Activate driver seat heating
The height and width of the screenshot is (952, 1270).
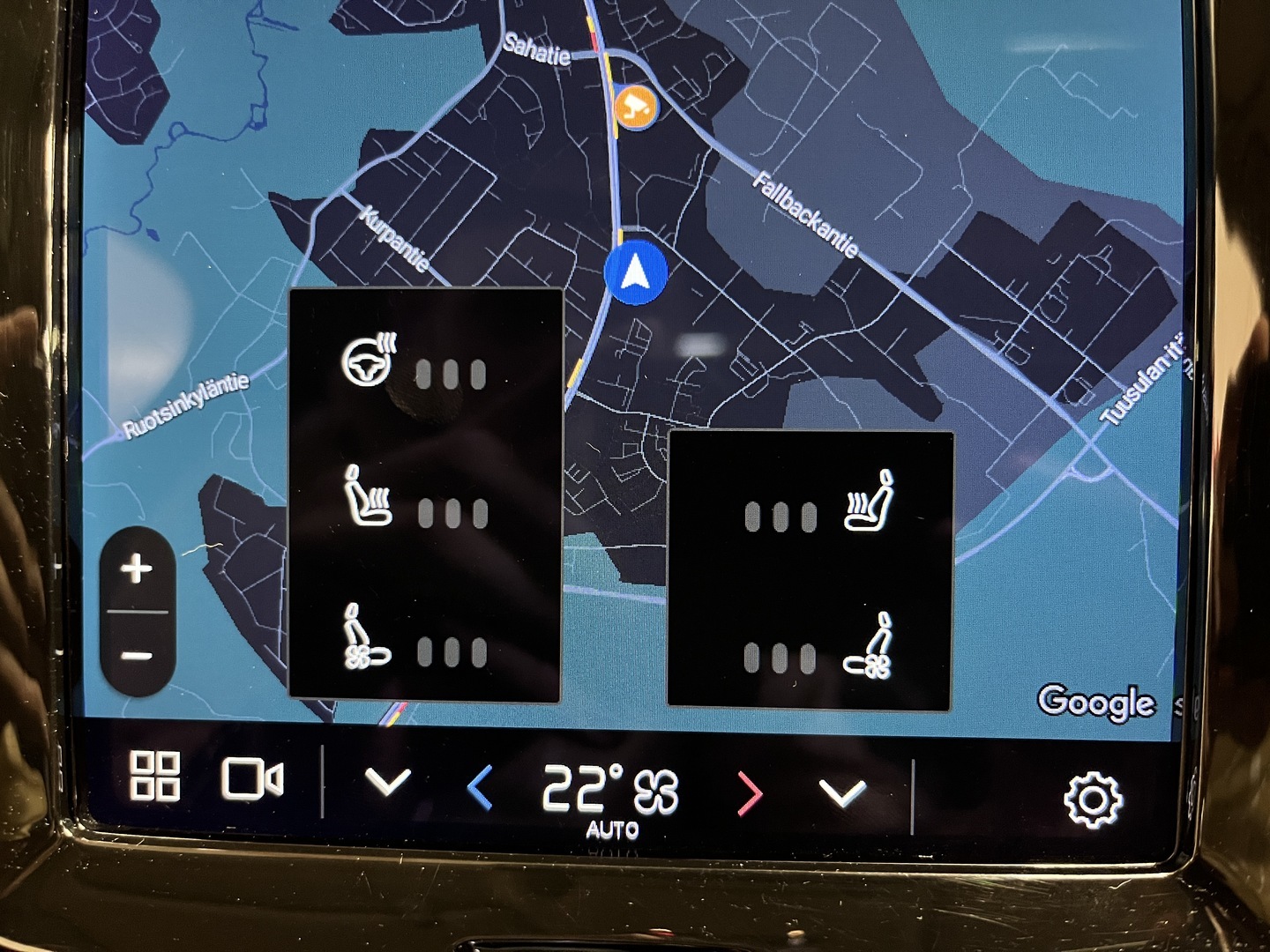369,497
